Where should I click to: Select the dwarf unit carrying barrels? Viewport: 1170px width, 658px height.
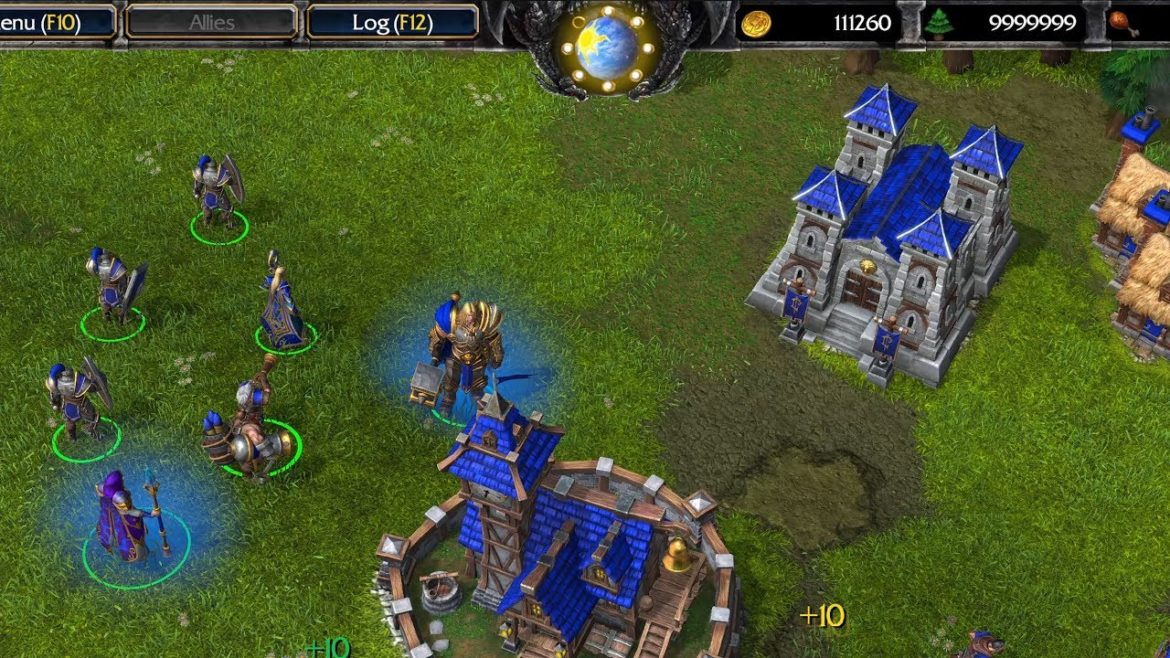point(247,432)
